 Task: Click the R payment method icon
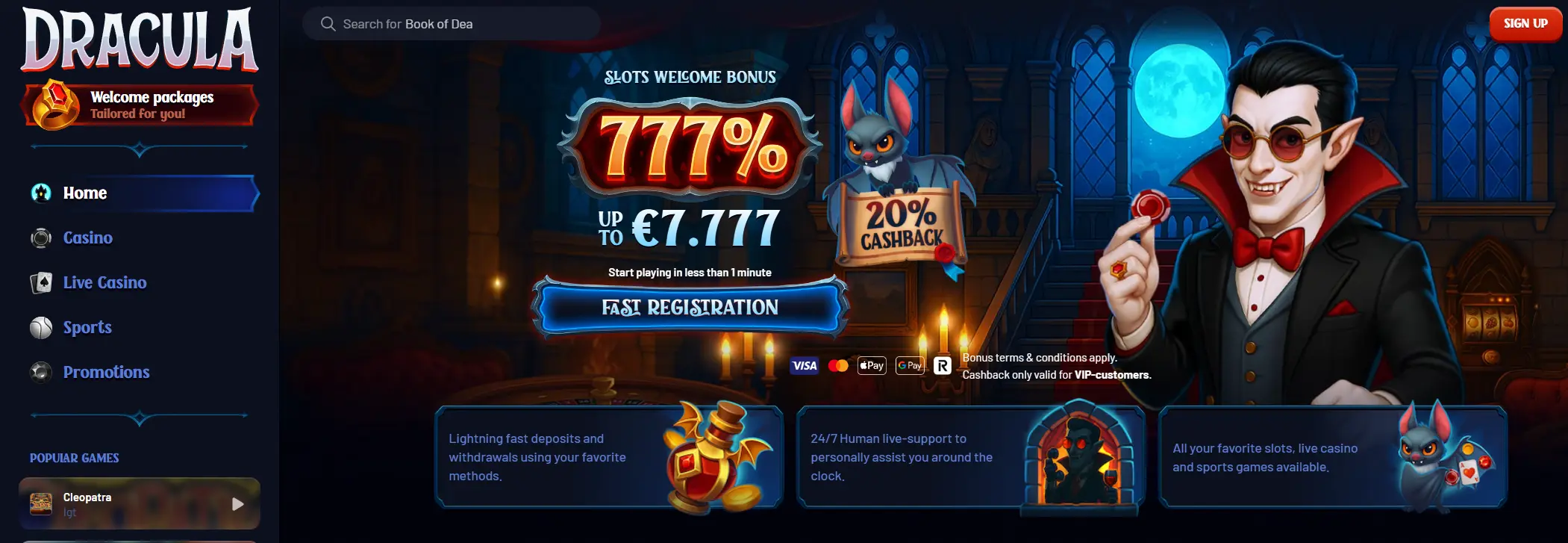pos(943,365)
